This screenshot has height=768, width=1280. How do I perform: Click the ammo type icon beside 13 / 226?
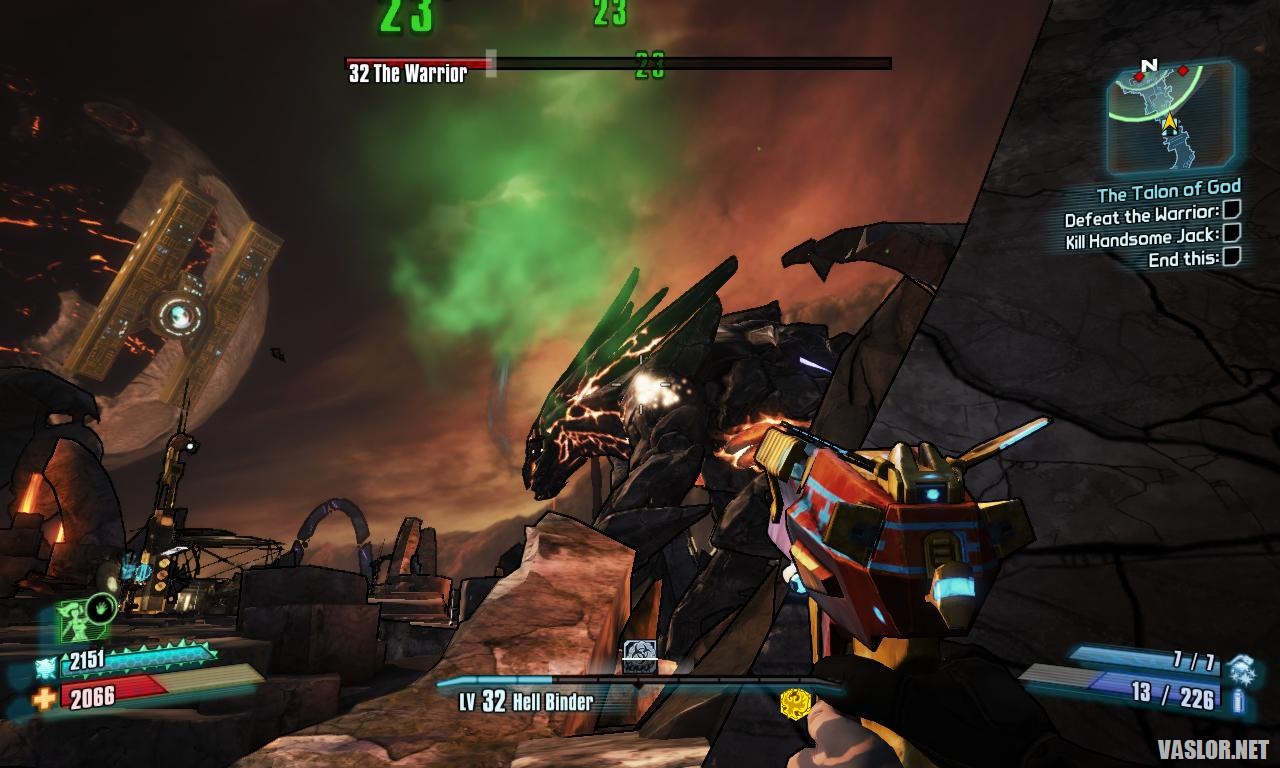[x=1241, y=699]
